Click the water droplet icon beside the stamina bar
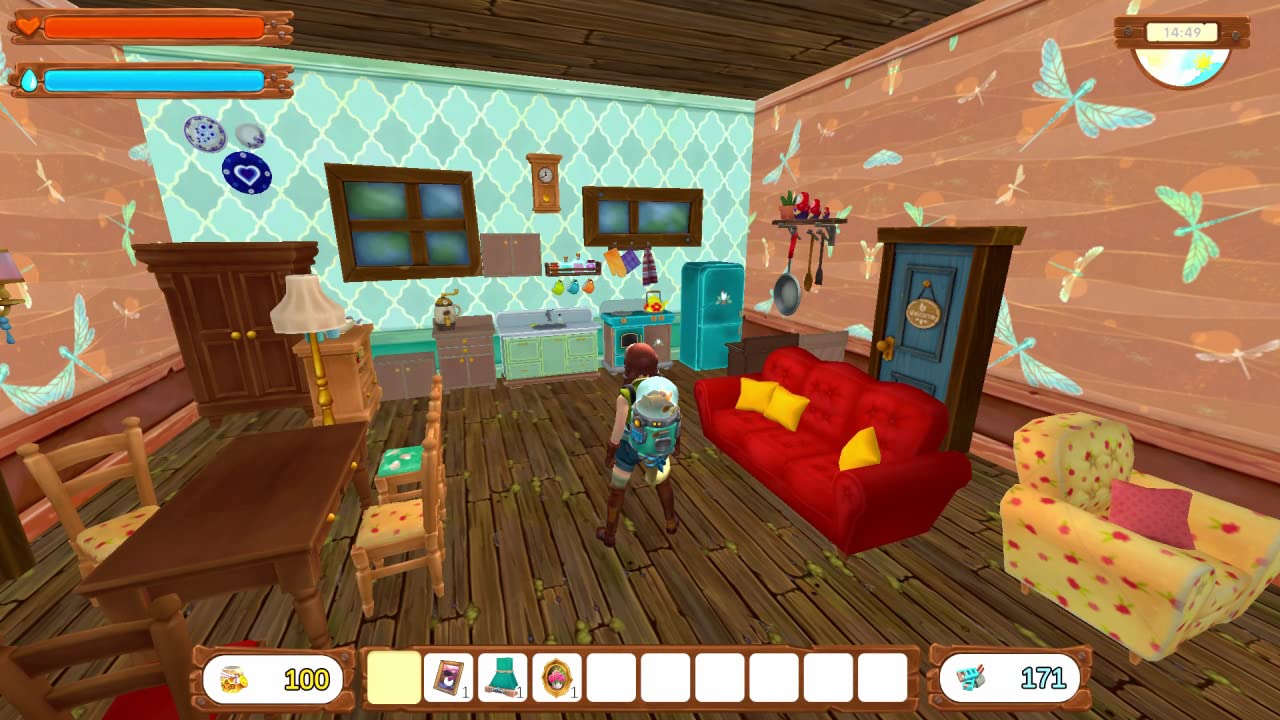The image size is (1280, 720). [27, 80]
